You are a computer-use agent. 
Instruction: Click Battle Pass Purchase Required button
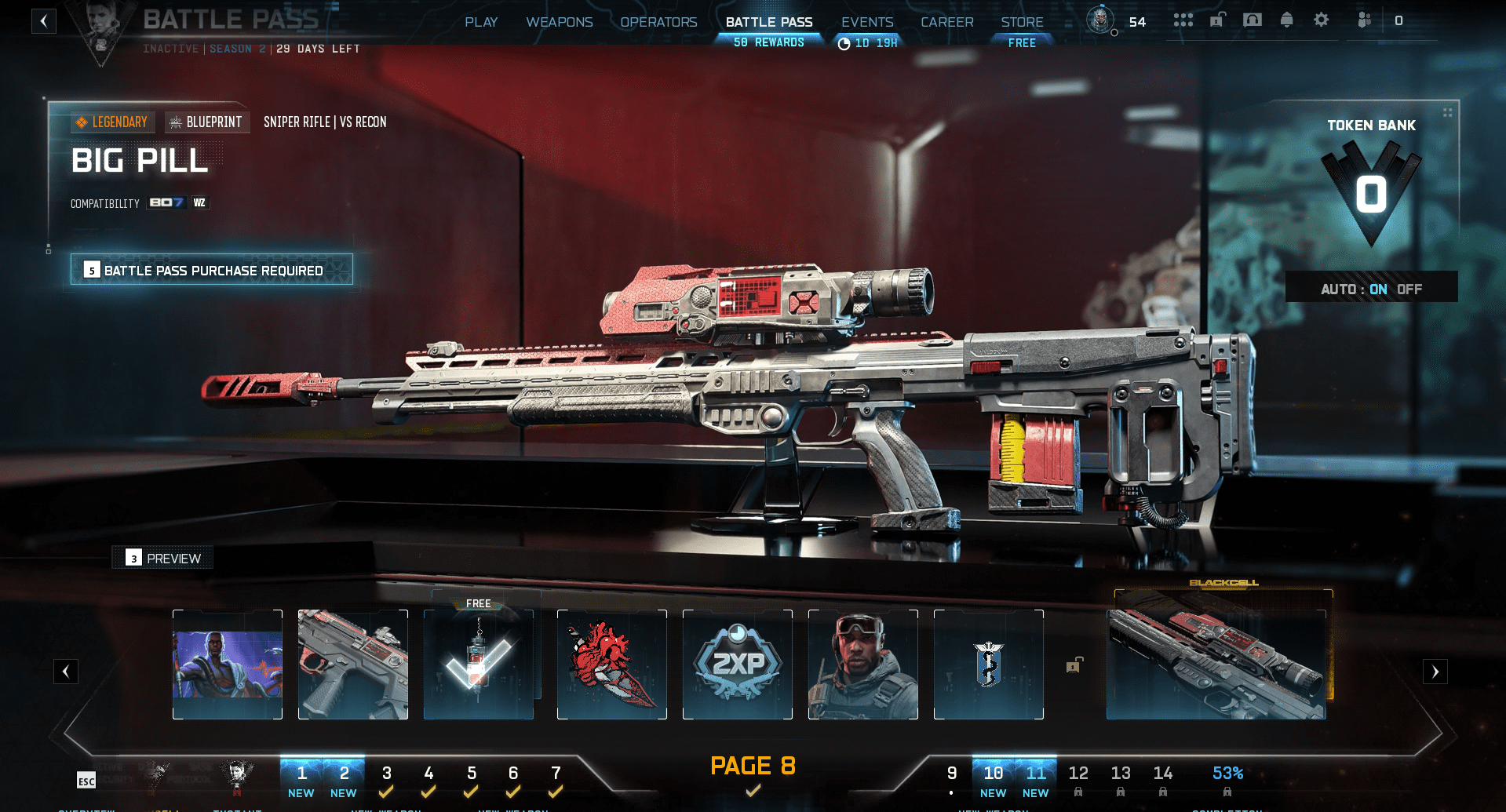click(212, 270)
